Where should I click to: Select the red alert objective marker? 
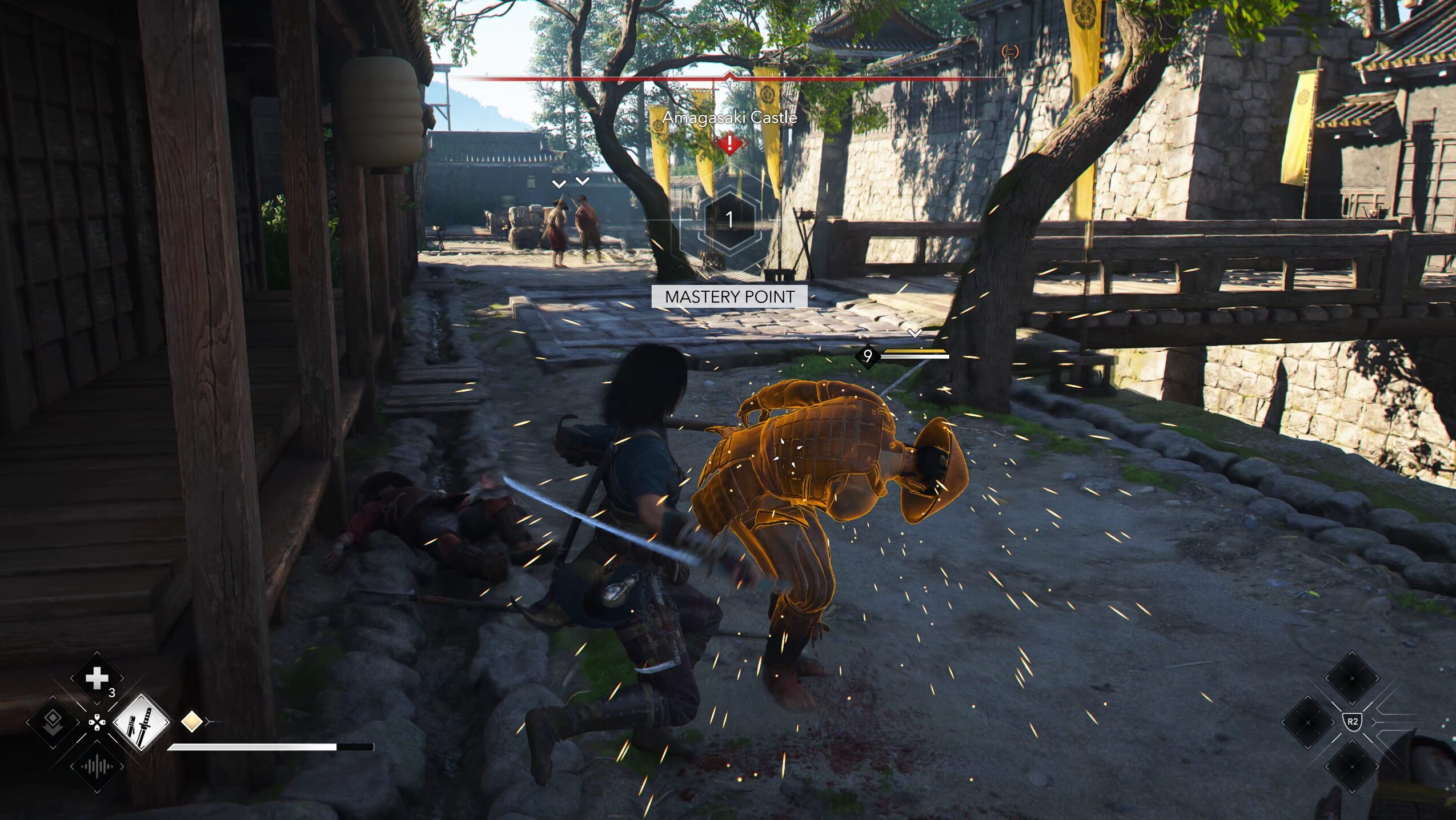pyautogui.click(x=729, y=143)
